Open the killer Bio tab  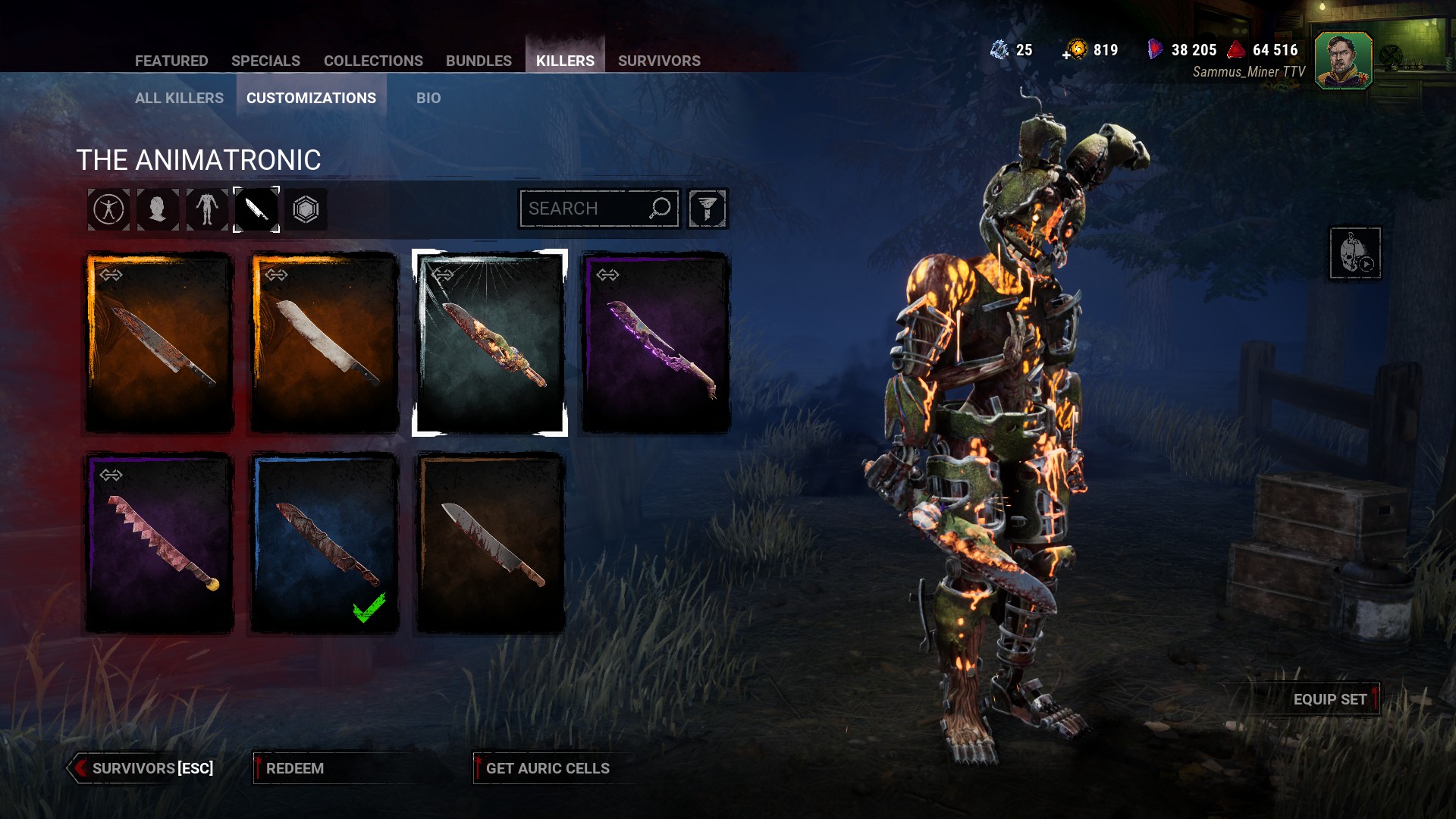pyautogui.click(x=428, y=98)
